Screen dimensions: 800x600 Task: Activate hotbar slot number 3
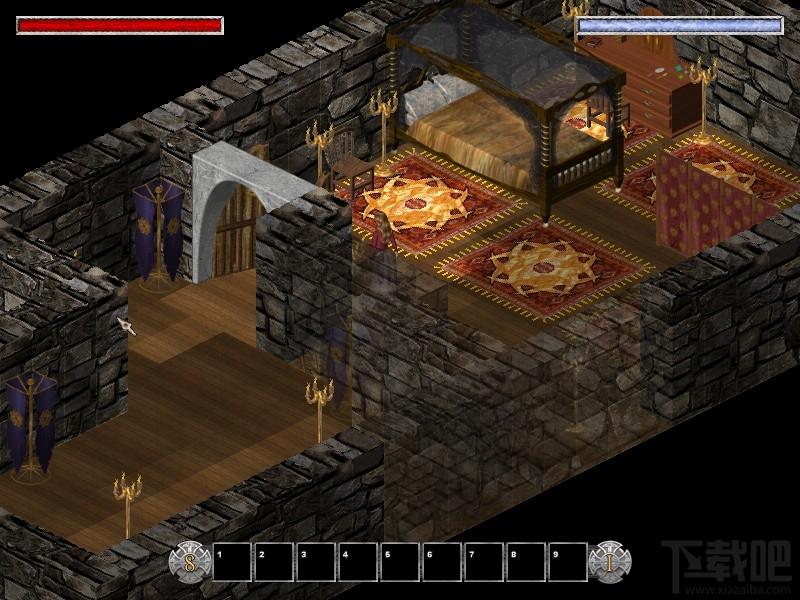[316, 562]
